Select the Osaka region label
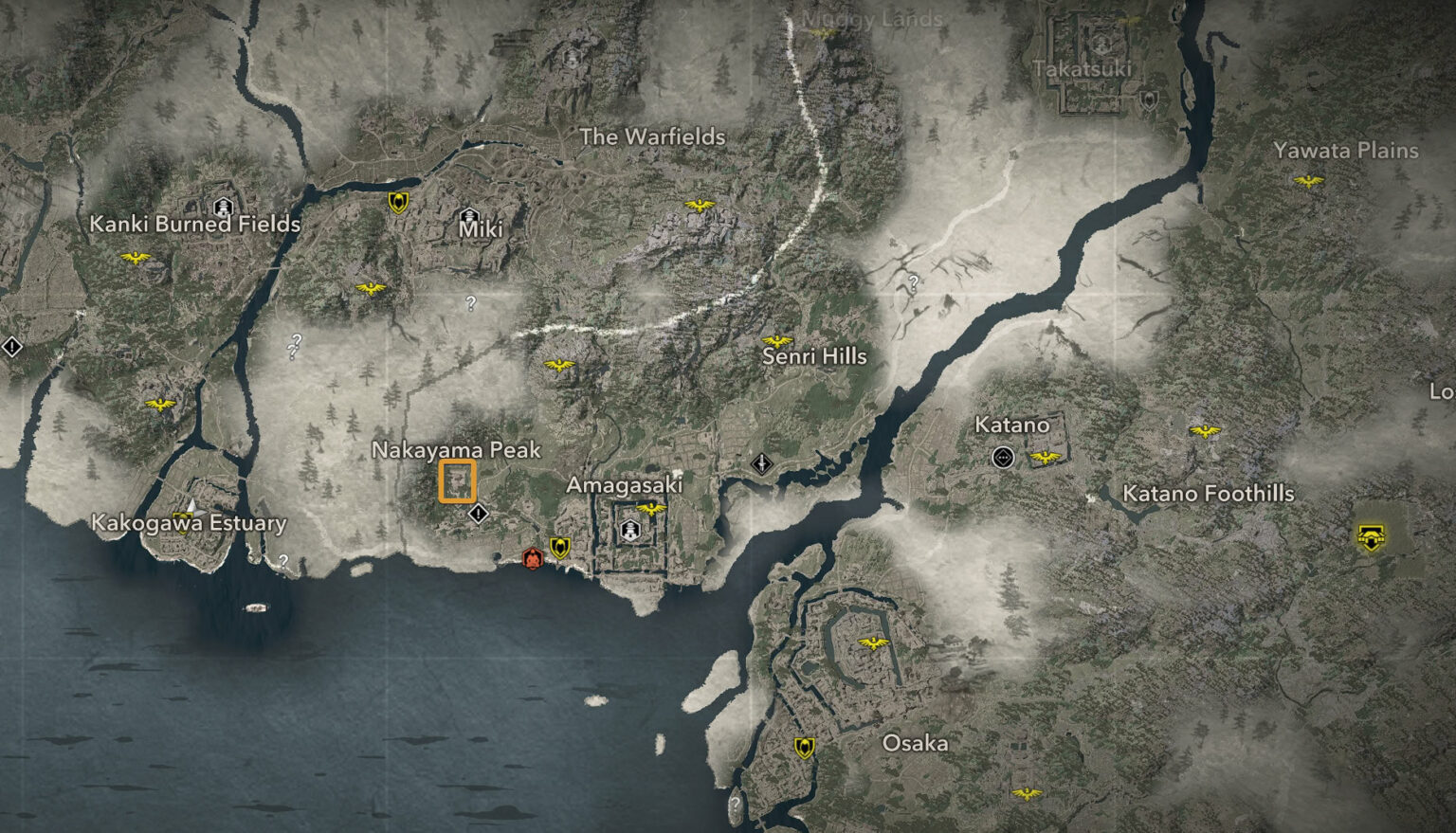1456x833 pixels. (x=918, y=744)
